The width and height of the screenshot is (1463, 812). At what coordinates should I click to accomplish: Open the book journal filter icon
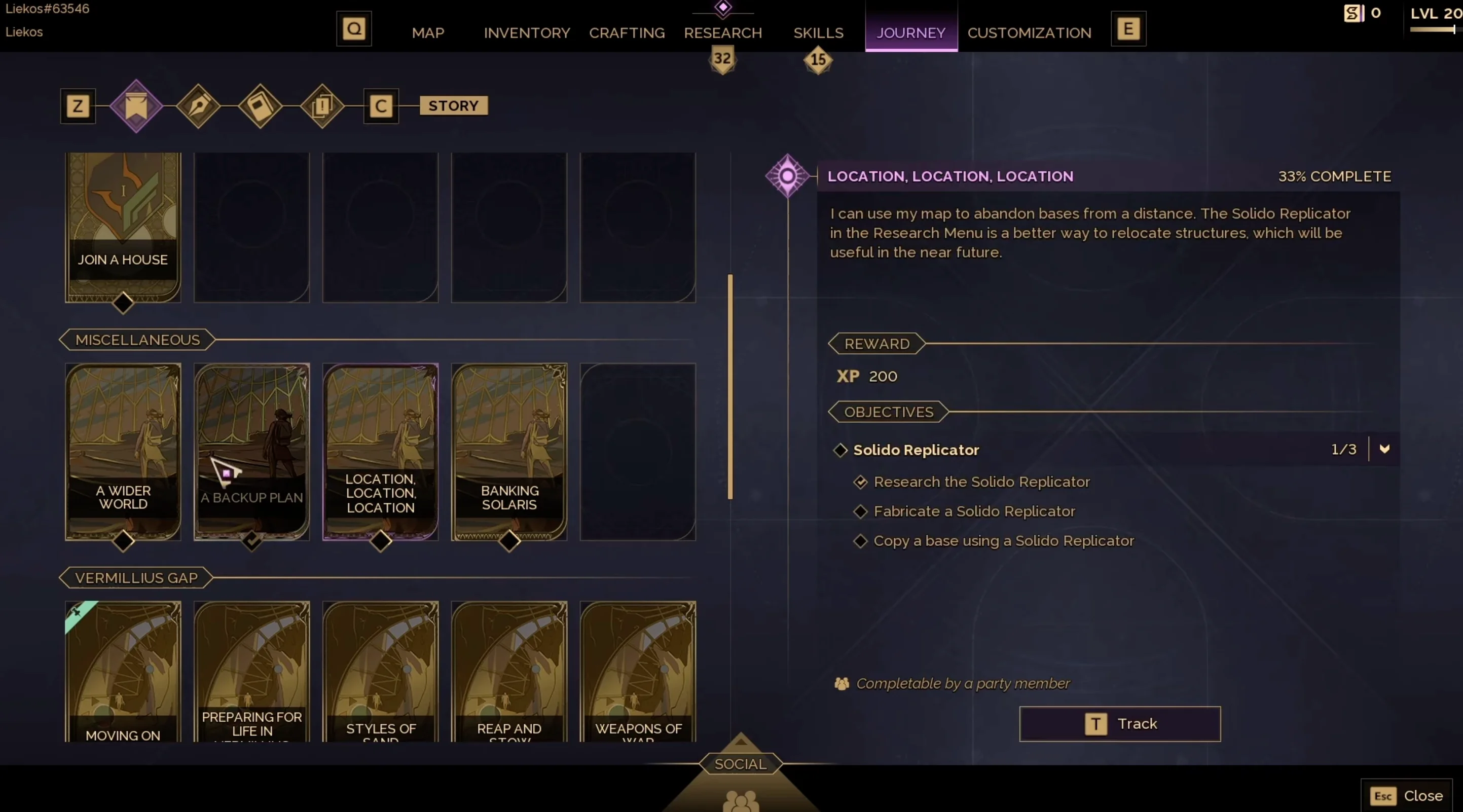(x=260, y=107)
